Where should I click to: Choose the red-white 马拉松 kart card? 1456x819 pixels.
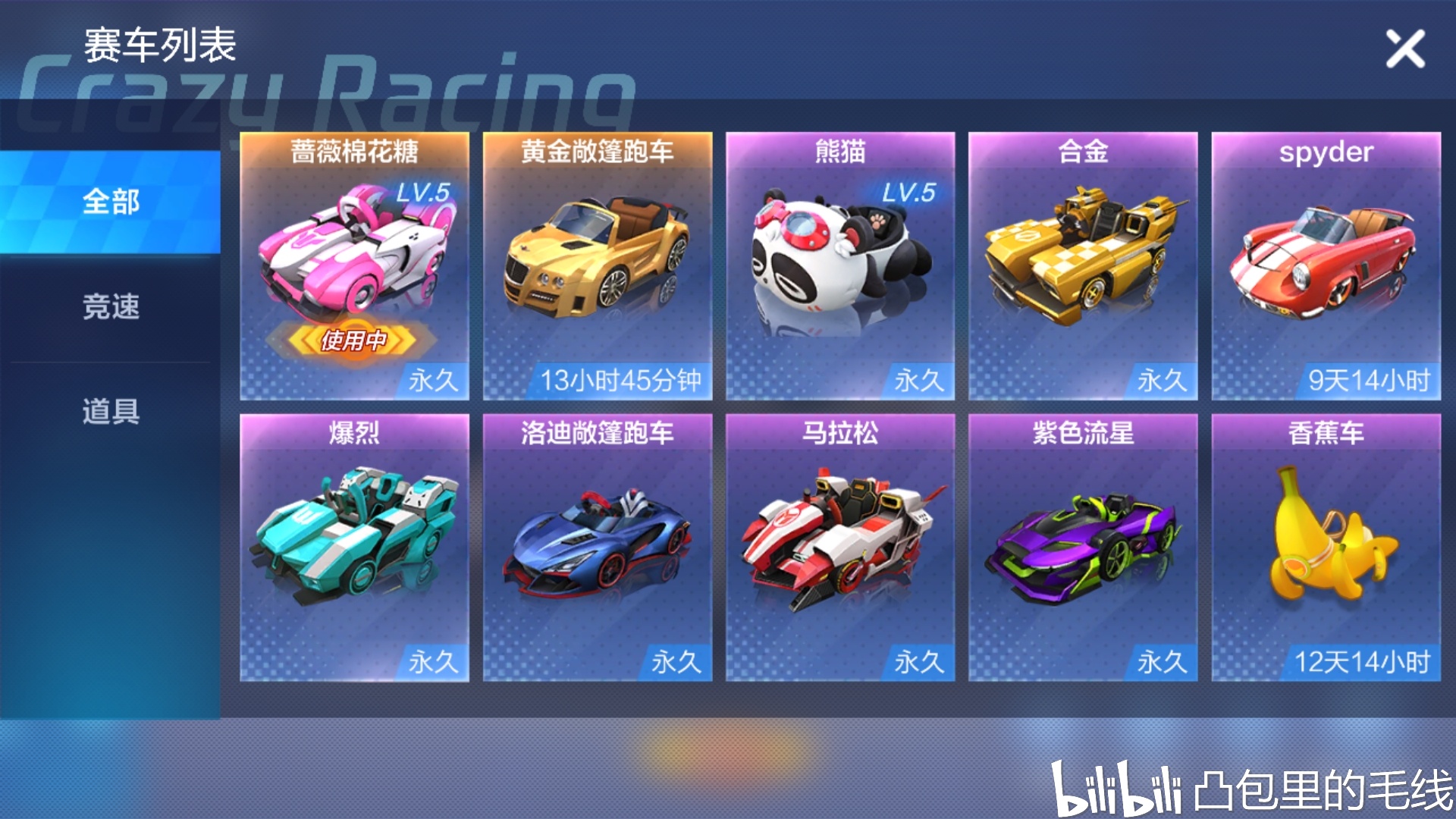[x=839, y=547]
